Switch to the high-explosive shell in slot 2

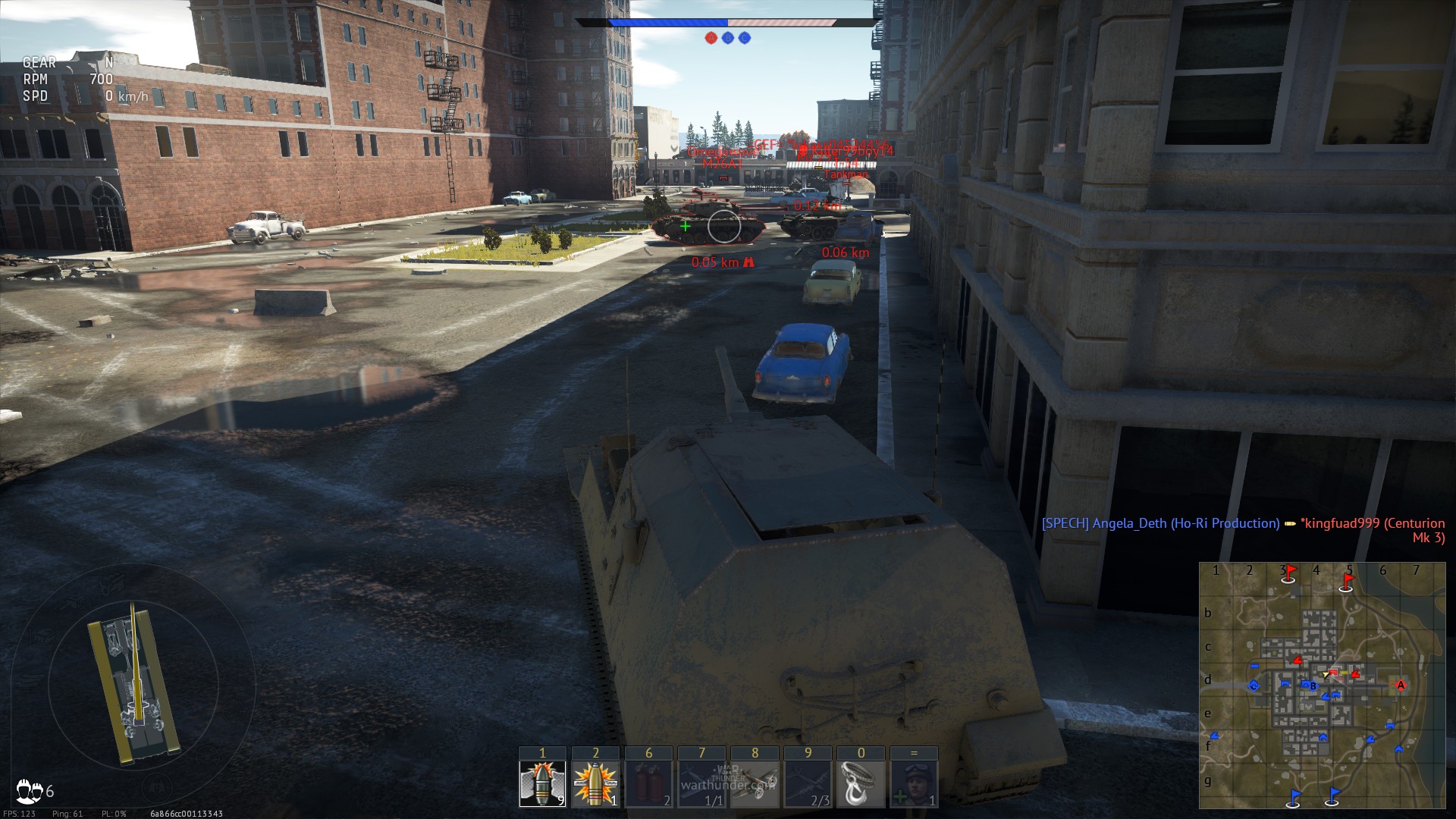point(595,783)
